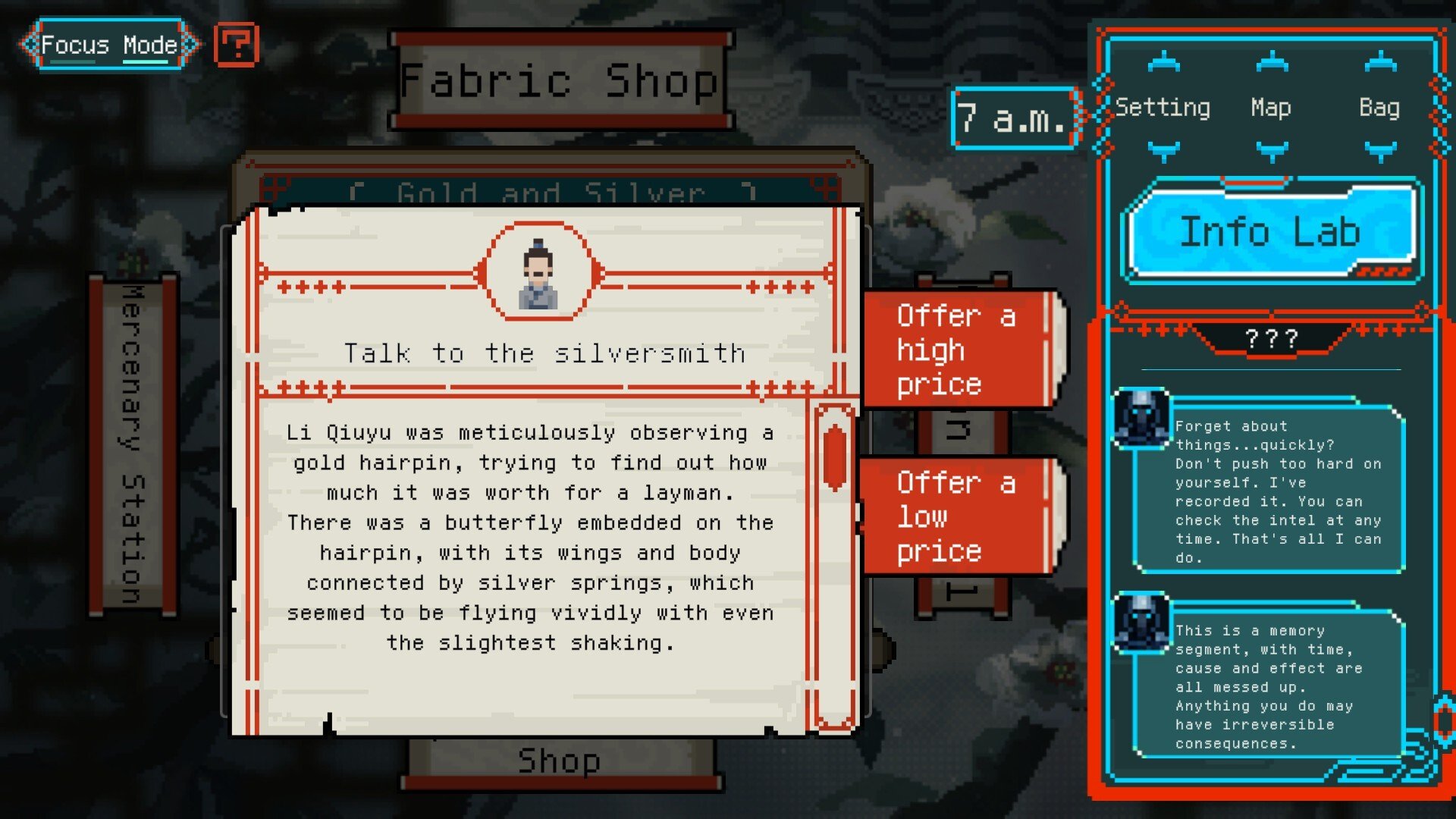1456x819 pixels.
Task: Open the Setting menu
Action: click(1163, 108)
